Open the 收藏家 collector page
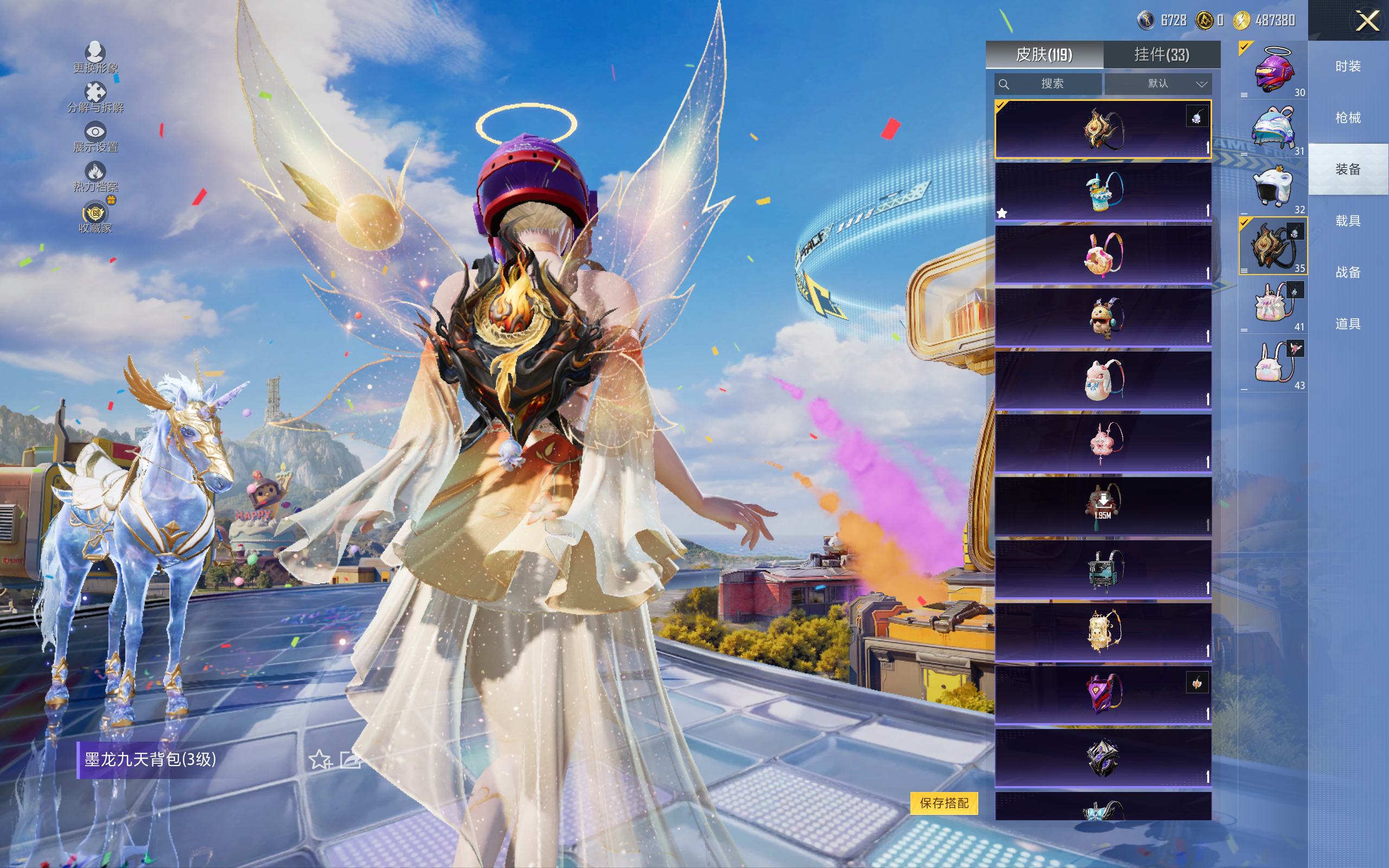Viewport: 1389px width, 868px height. 95,218
